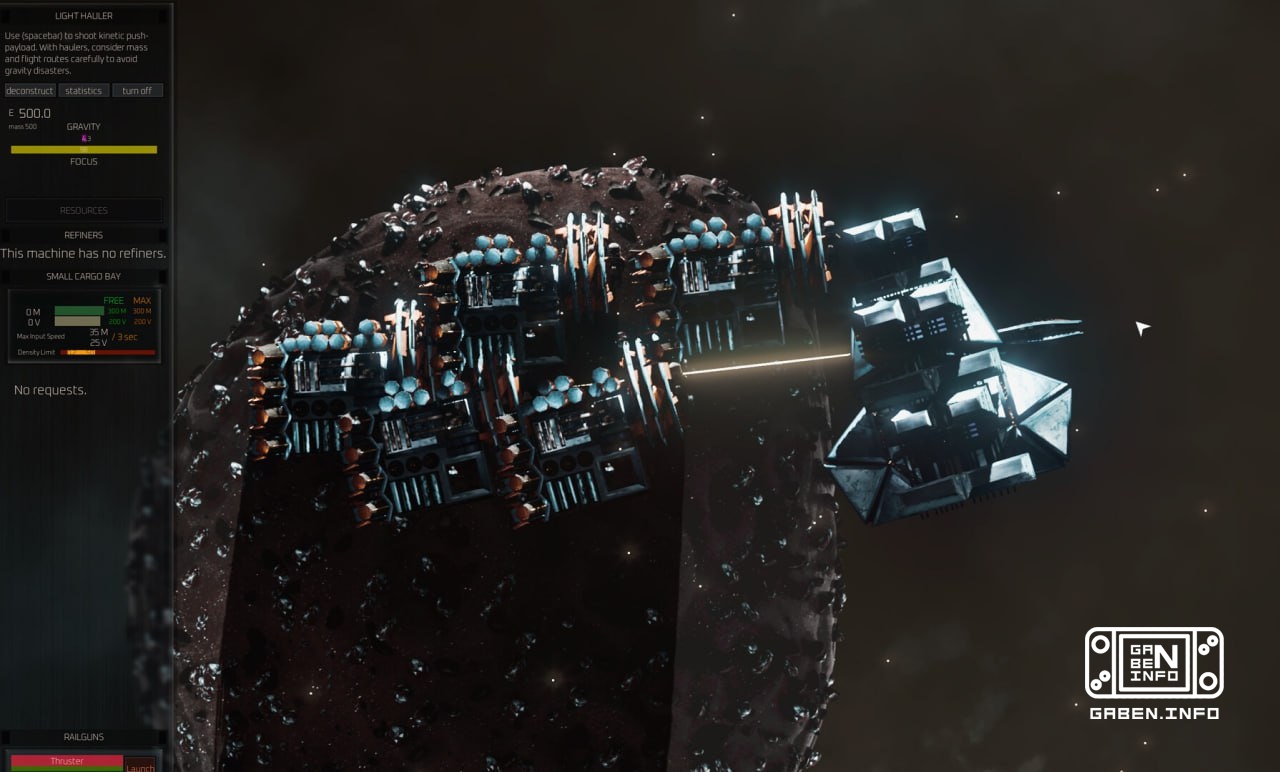Click the square icon right of LIGHT HAULER header
The width and height of the screenshot is (1280, 772).
[162, 15]
